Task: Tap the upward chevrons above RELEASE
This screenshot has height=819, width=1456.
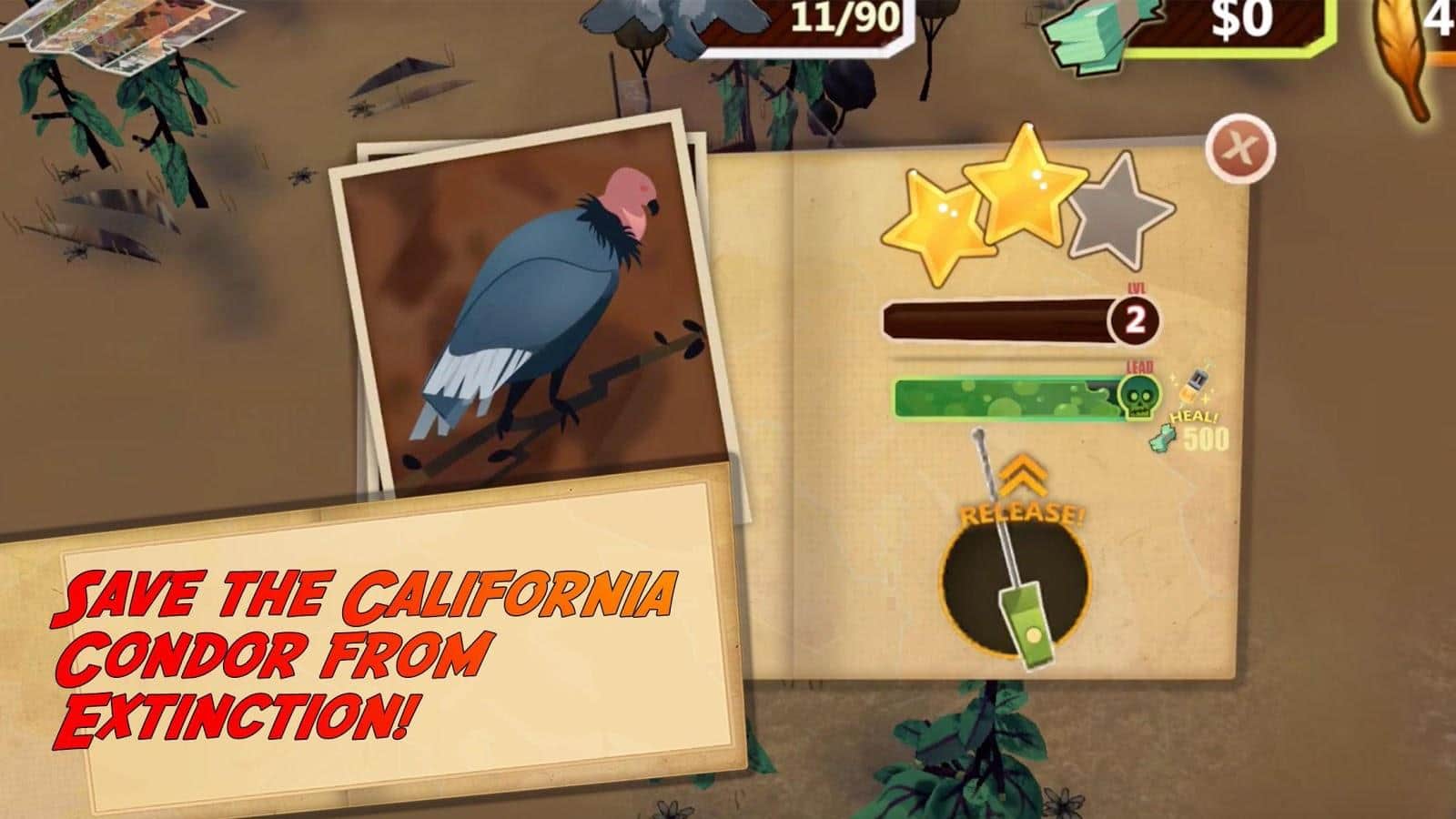Action: 1025,475
